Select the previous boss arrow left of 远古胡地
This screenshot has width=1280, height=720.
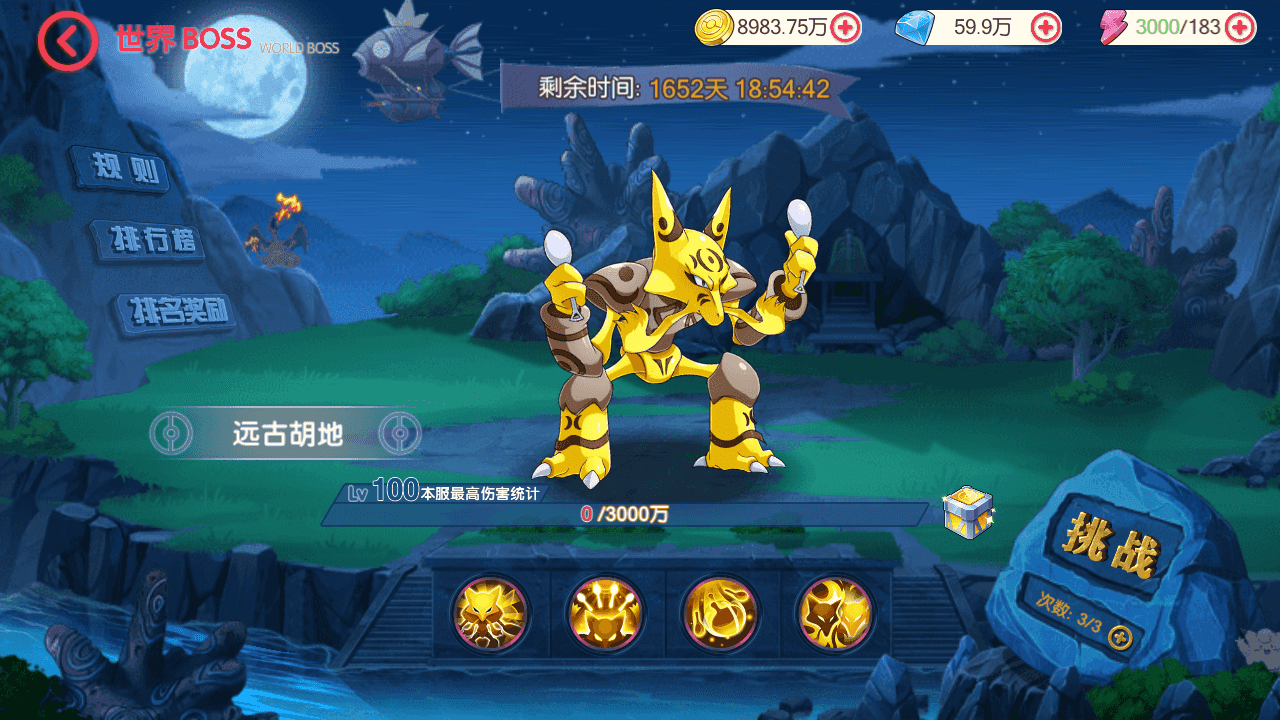(172, 432)
